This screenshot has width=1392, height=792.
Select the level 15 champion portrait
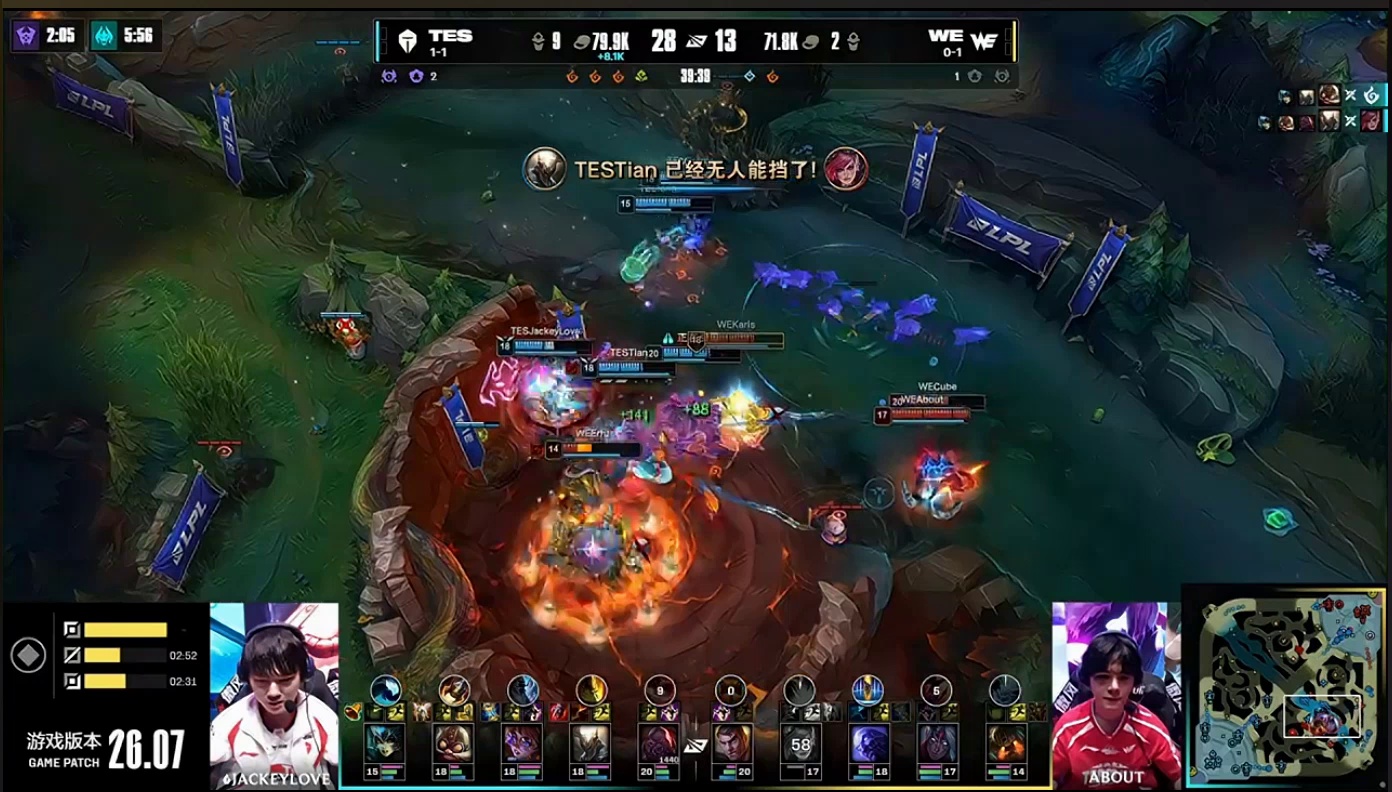384,743
